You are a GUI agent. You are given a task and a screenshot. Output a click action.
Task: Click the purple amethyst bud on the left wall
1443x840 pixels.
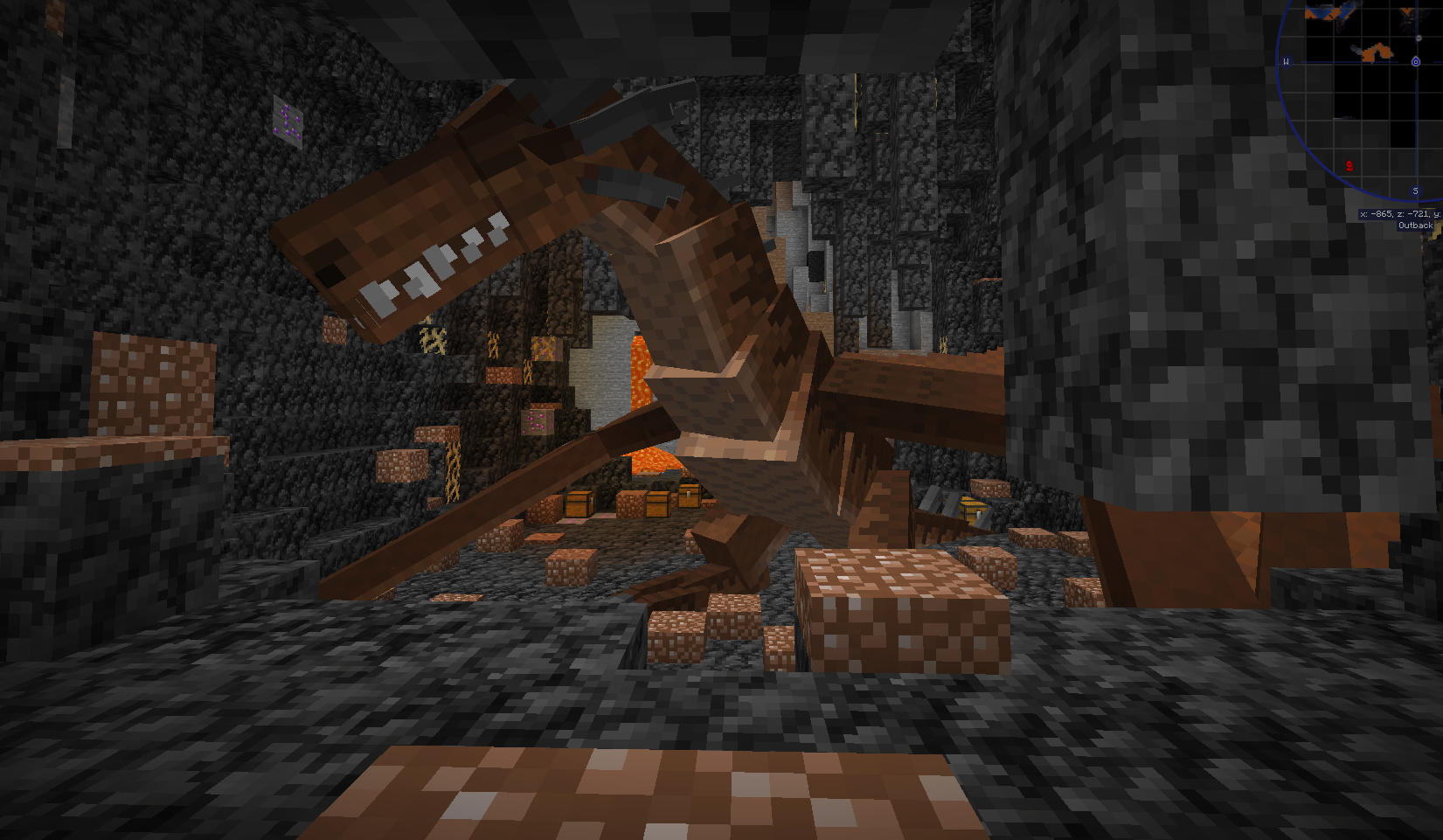288,122
